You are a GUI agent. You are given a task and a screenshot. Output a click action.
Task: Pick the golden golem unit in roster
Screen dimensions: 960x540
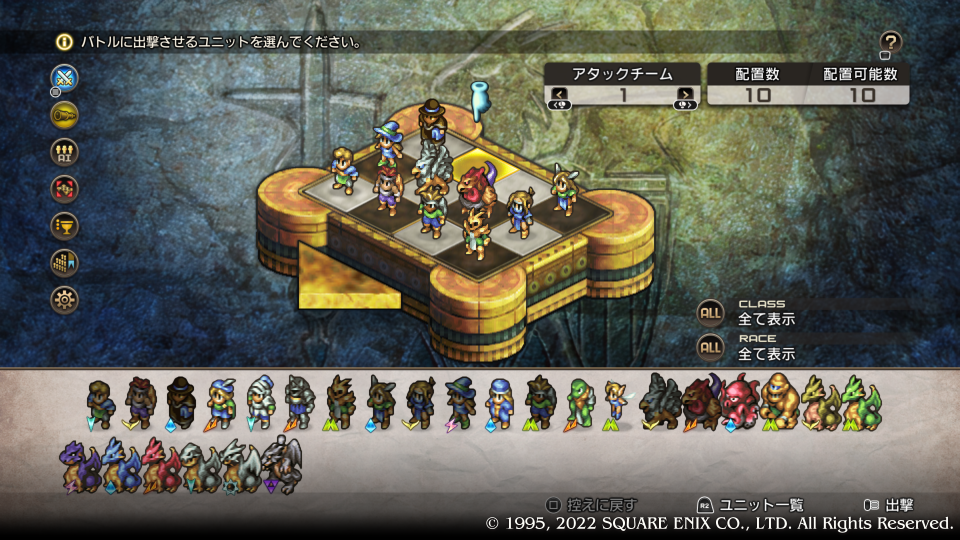click(x=780, y=402)
